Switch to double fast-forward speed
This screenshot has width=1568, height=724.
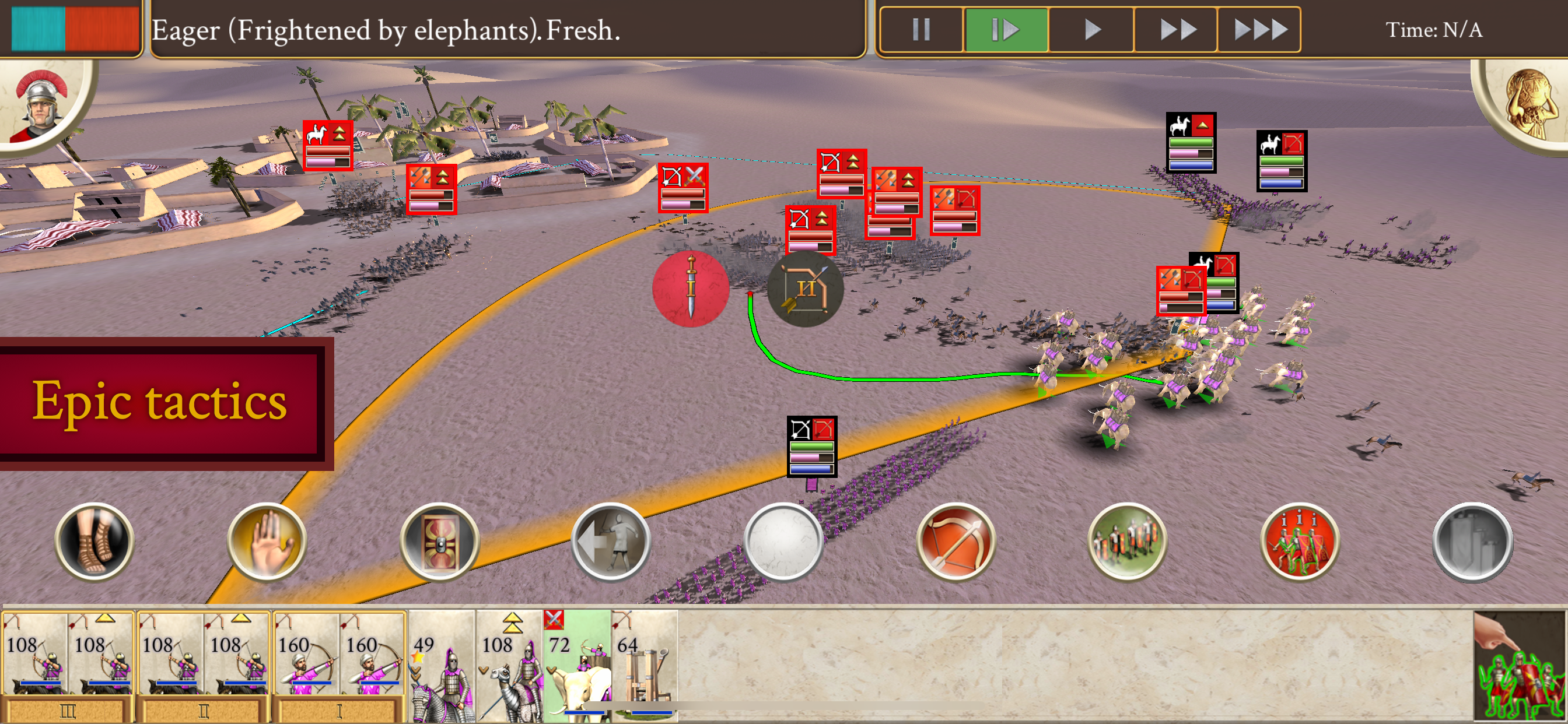pos(1176,29)
